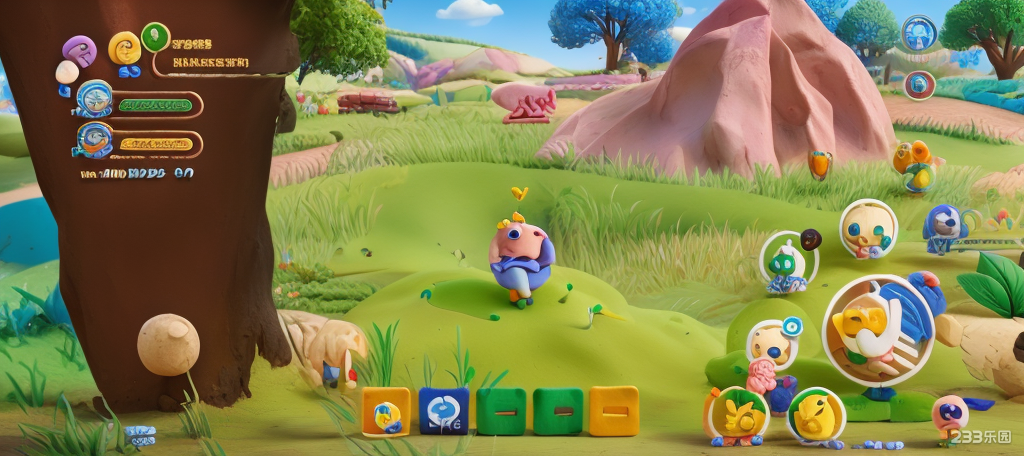Choose the green creature bubble icon

point(789,262)
